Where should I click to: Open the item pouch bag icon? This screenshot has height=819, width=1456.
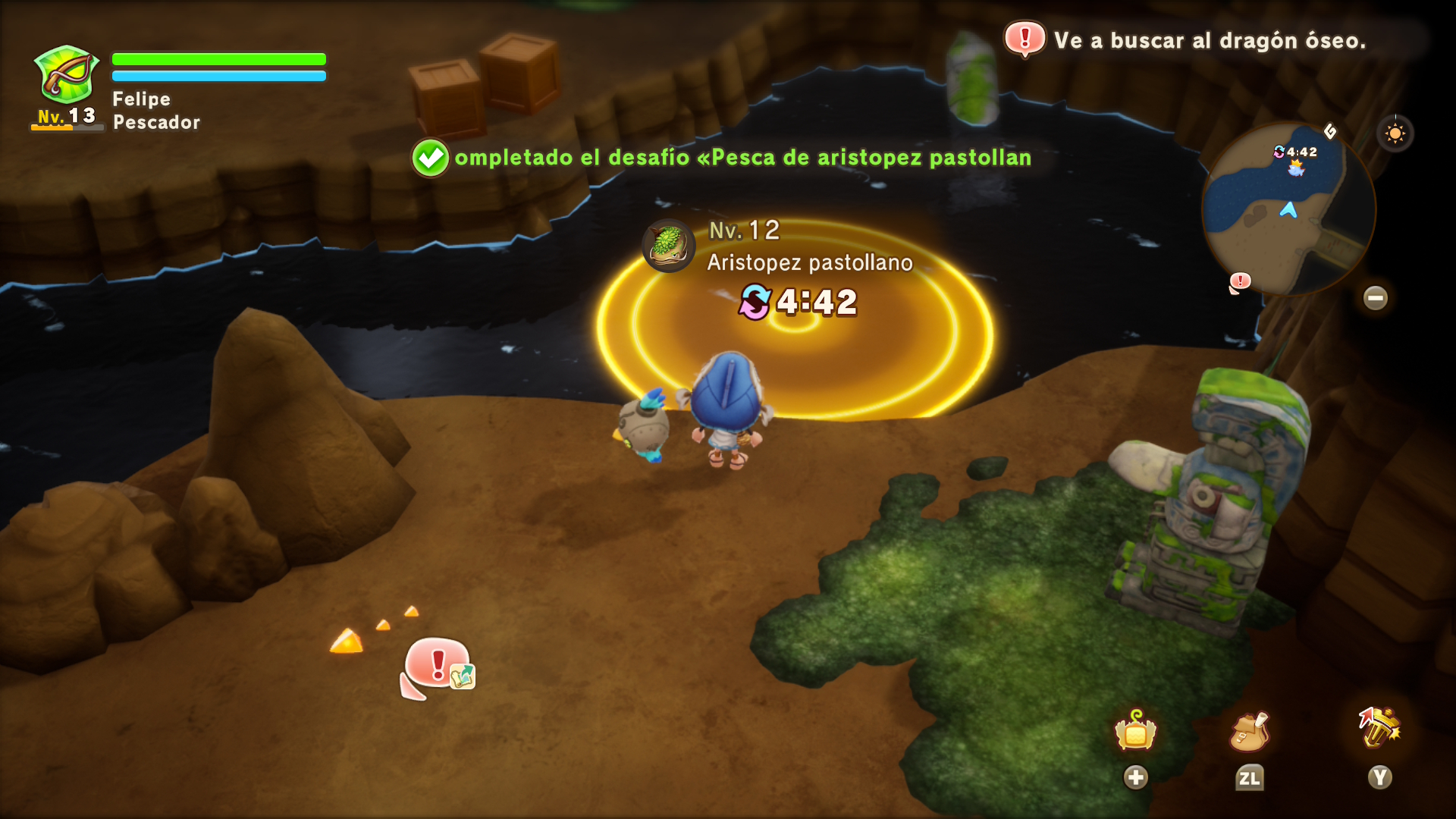[1248, 732]
